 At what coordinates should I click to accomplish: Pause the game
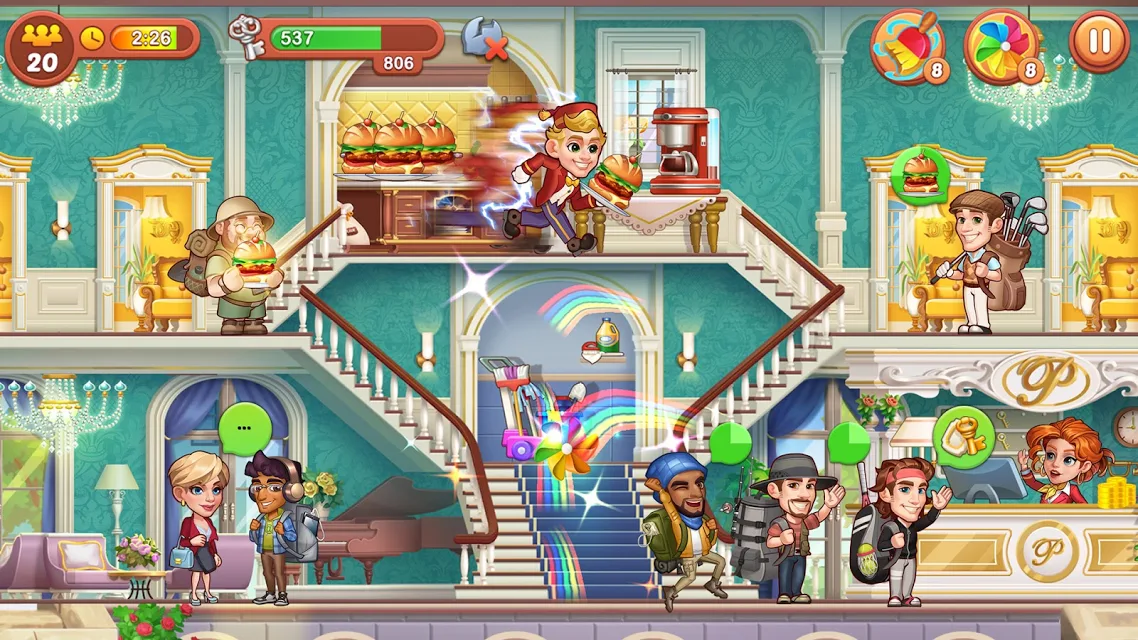point(1099,43)
